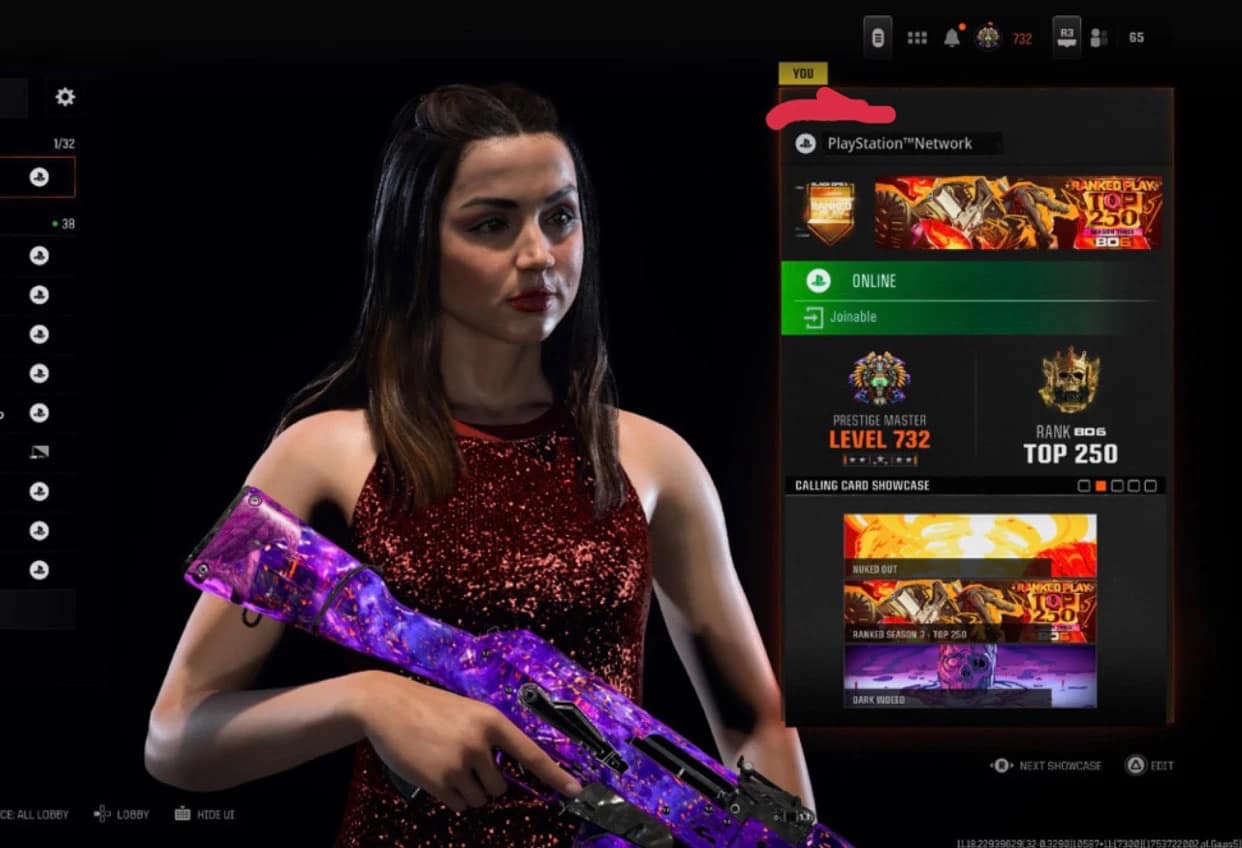Screen dimensions: 1242x848
Task: Select the player row with the monitor icon
Action: (x=38, y=452)
